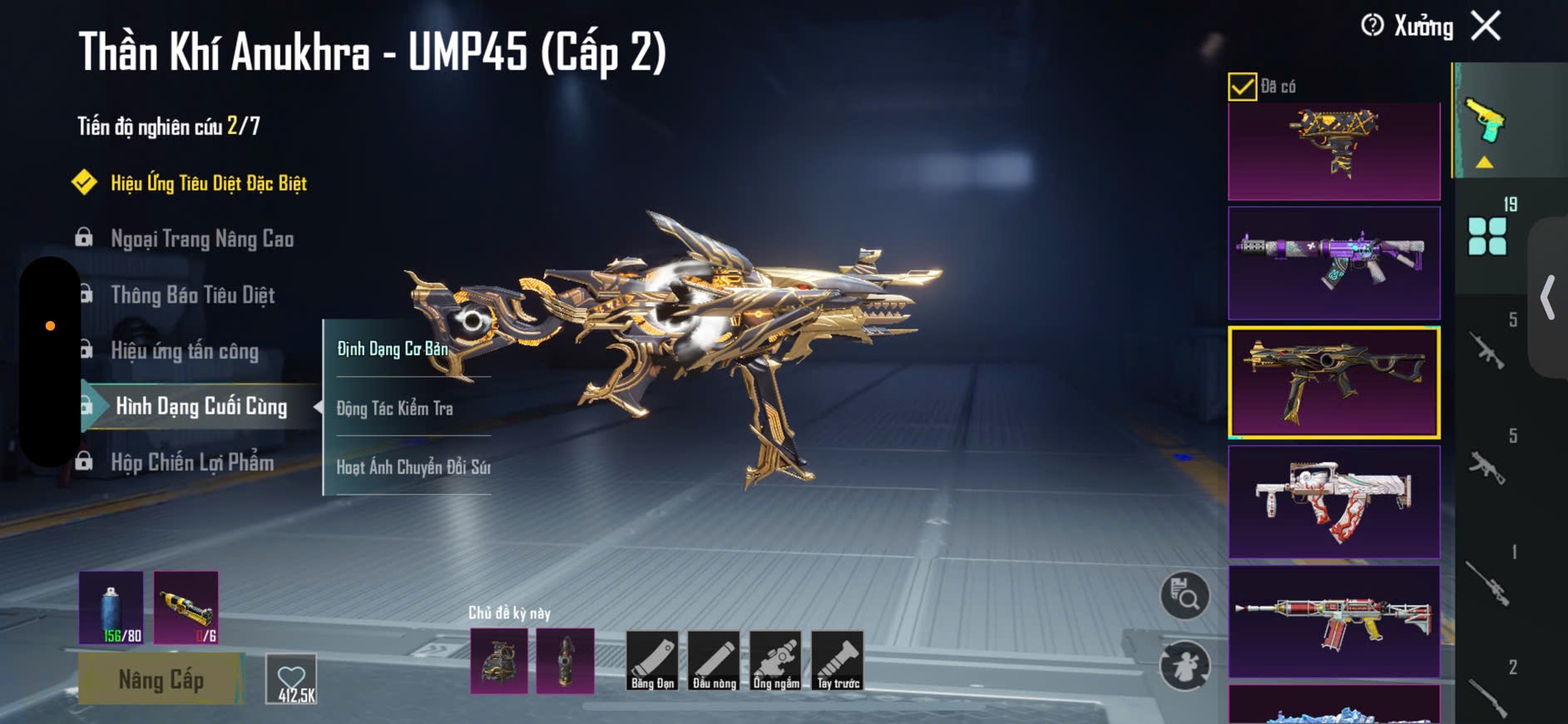The height and width of the screenshot is (724, 1568).
Task: Select the Ống ngắm scope attachment slot
Action: click(x=775, y=661)
